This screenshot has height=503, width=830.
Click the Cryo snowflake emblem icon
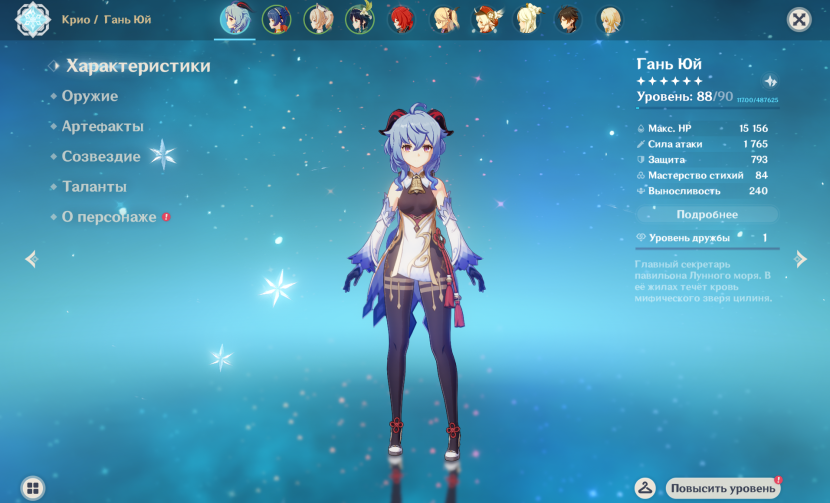click(x=33, y=19)
